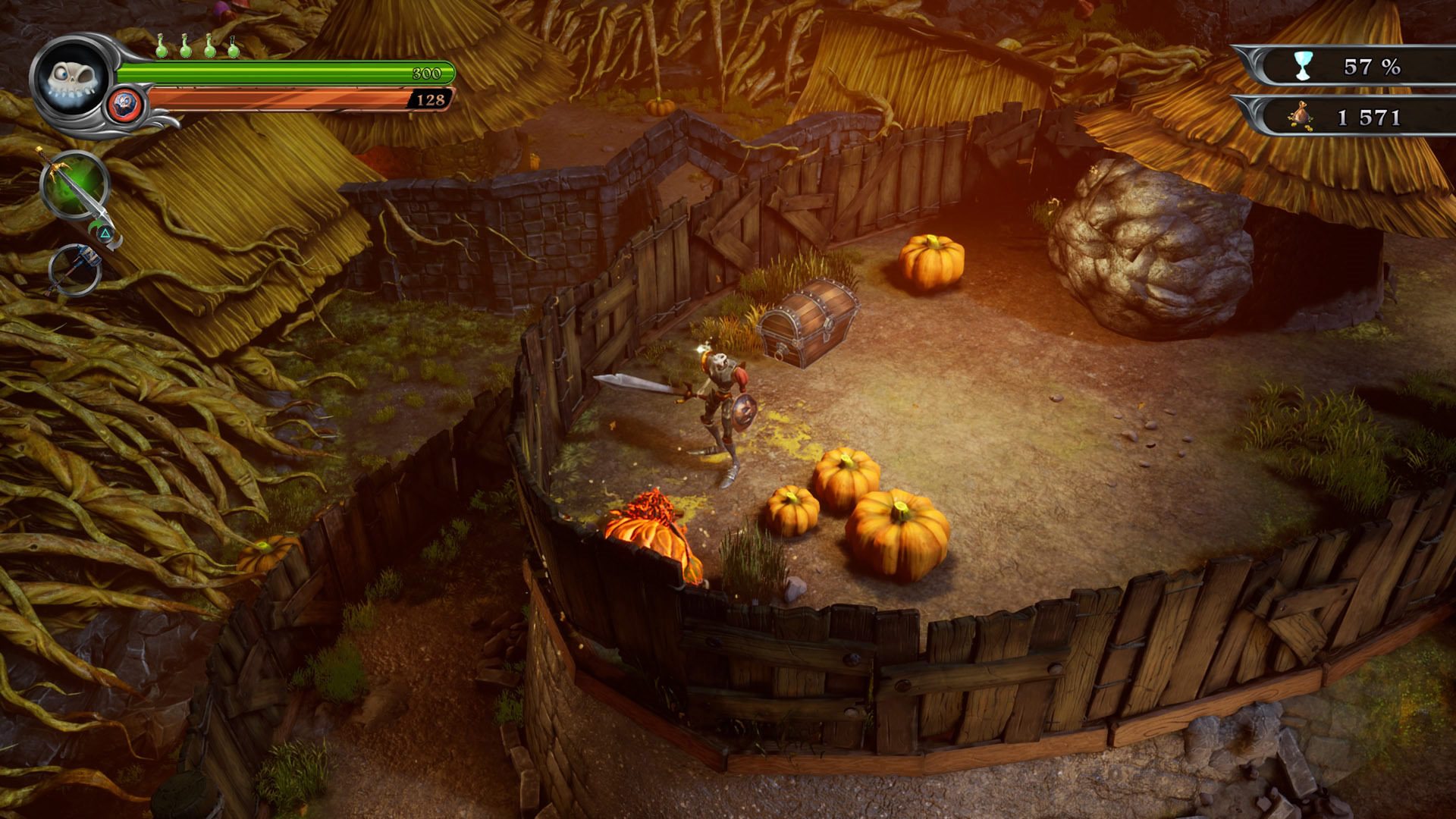Click the chalice icon
Viewport: 1456px width, 819px height.
coord(1303,67)
